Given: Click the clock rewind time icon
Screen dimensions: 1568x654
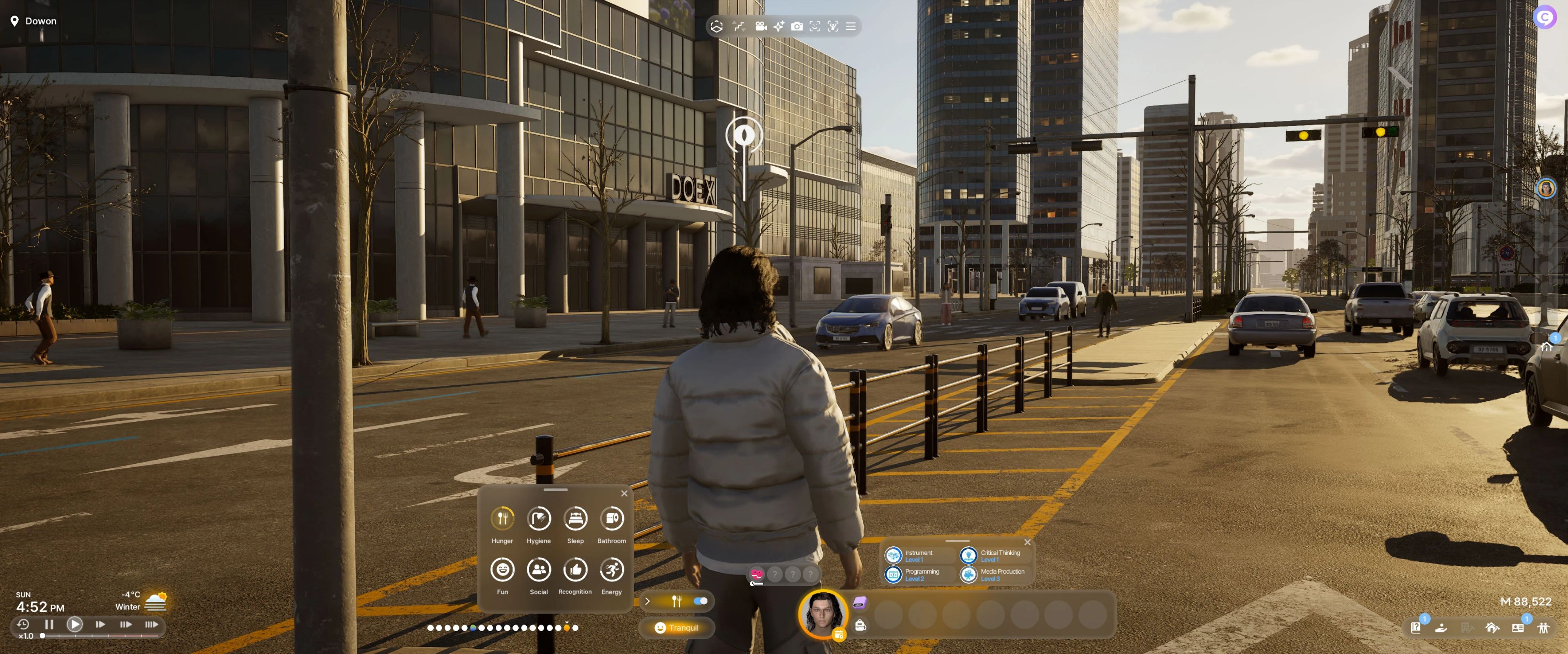Looking at the screenshot, I should (23, 624).
